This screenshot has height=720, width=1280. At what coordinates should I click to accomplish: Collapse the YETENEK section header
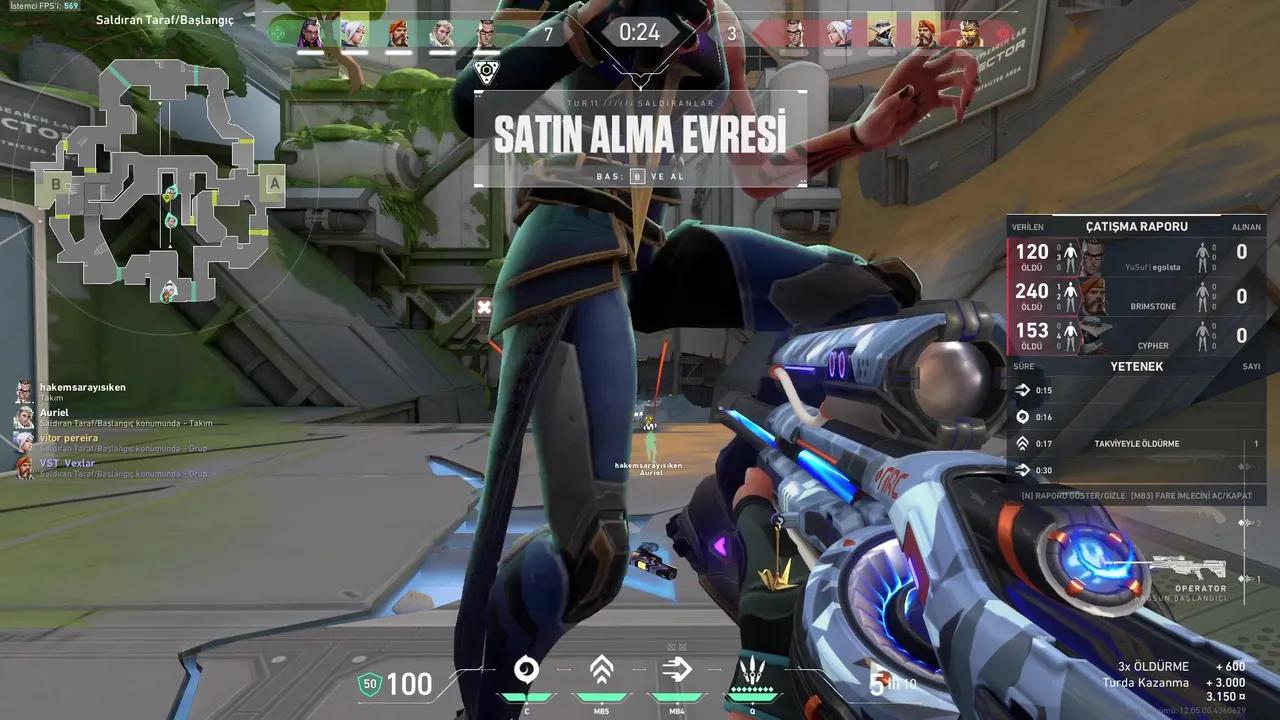tap(1135, 366)
